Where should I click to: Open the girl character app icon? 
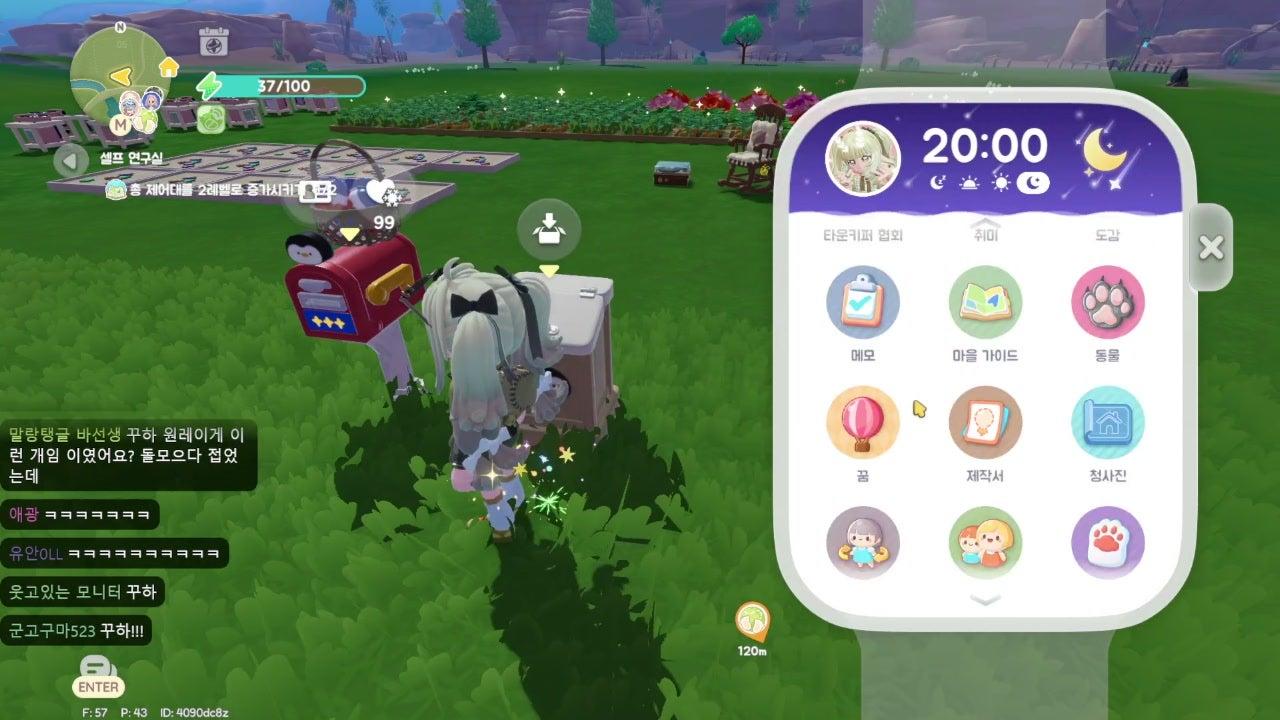862,543
